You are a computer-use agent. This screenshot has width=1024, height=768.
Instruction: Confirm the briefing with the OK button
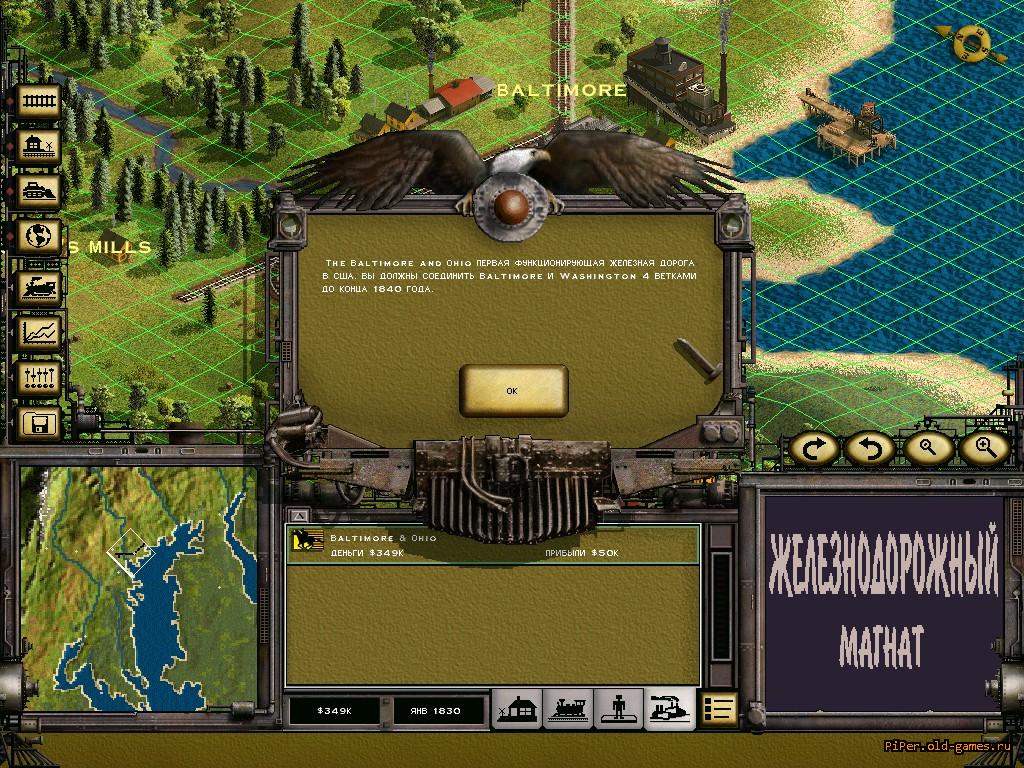(x=513, y=391)
